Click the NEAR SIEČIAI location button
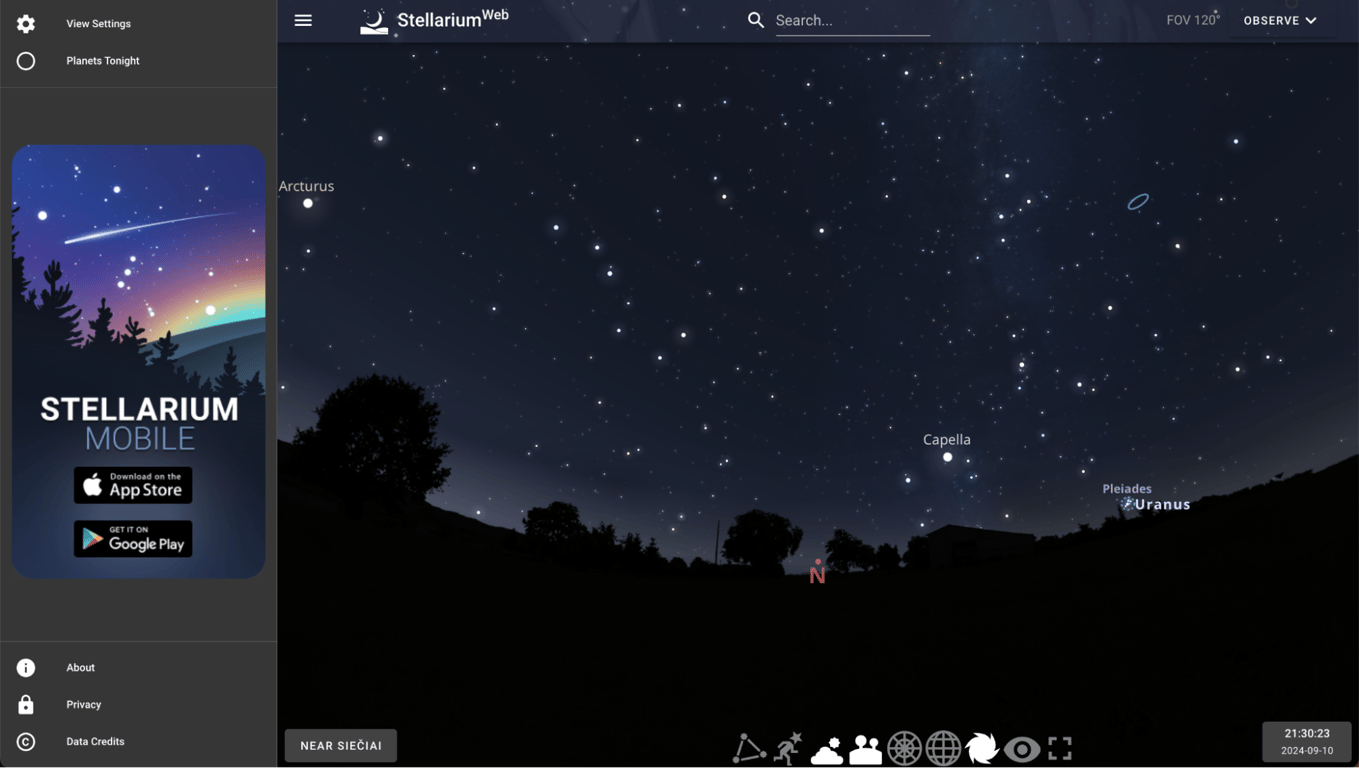 [340, 745]
